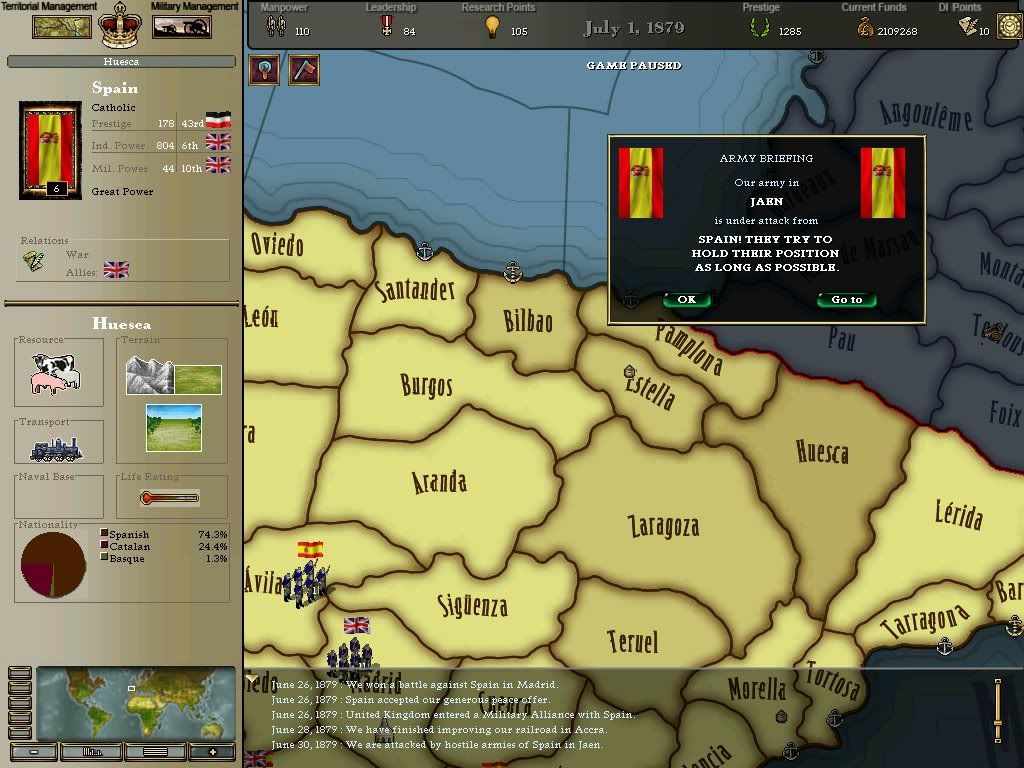Image resolution: width=1024 pixels, height=768 pixels.
Task: Click the crown icon in the header
Action: [121, 26]
